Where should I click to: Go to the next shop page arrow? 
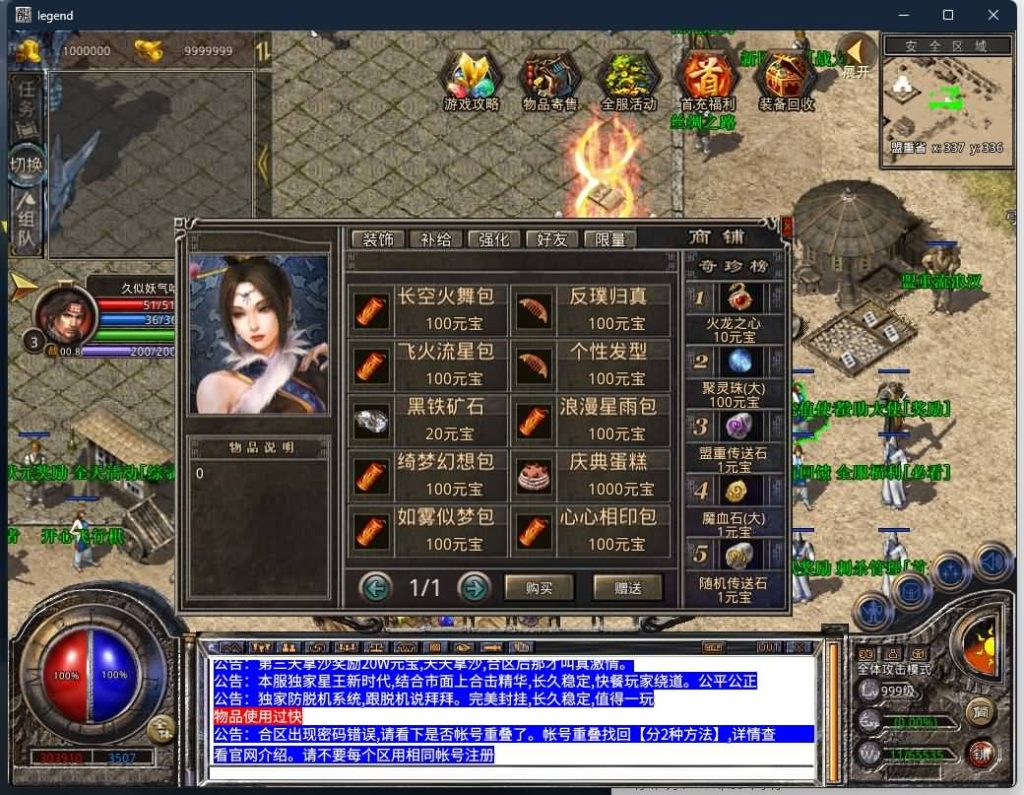pos(474,587)
